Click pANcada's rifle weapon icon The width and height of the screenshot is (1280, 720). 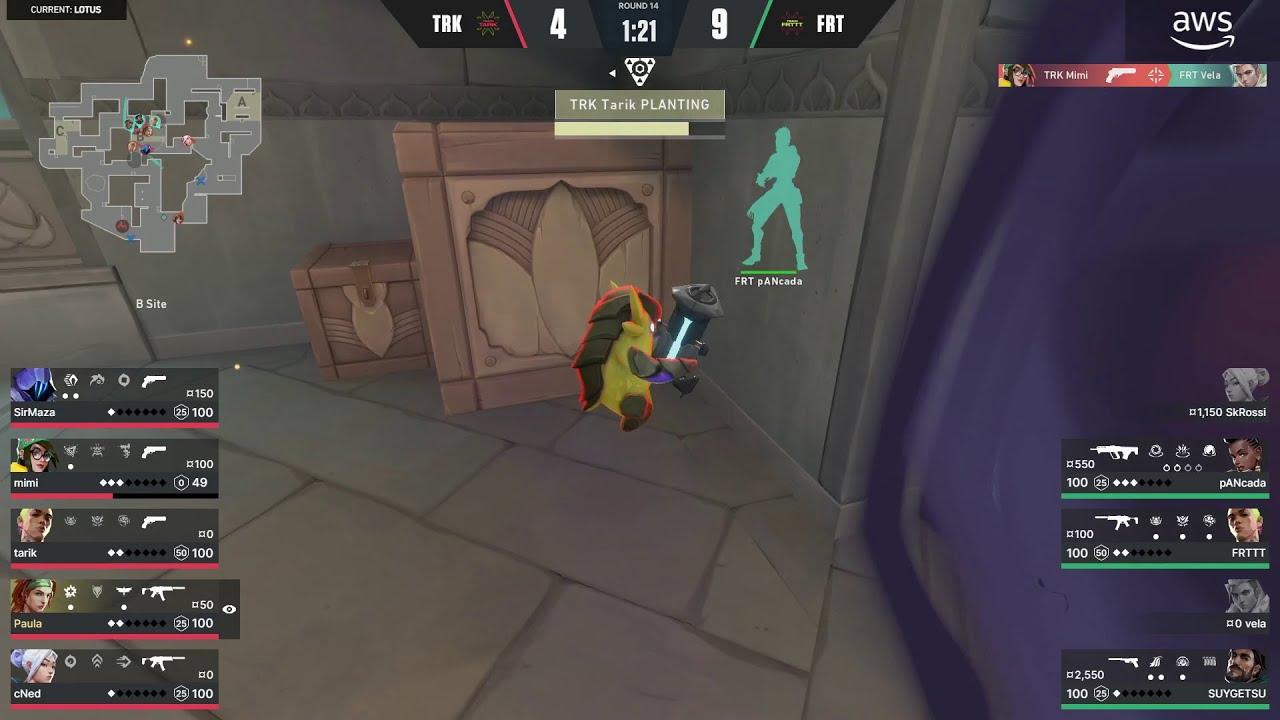click(1114, 452)
